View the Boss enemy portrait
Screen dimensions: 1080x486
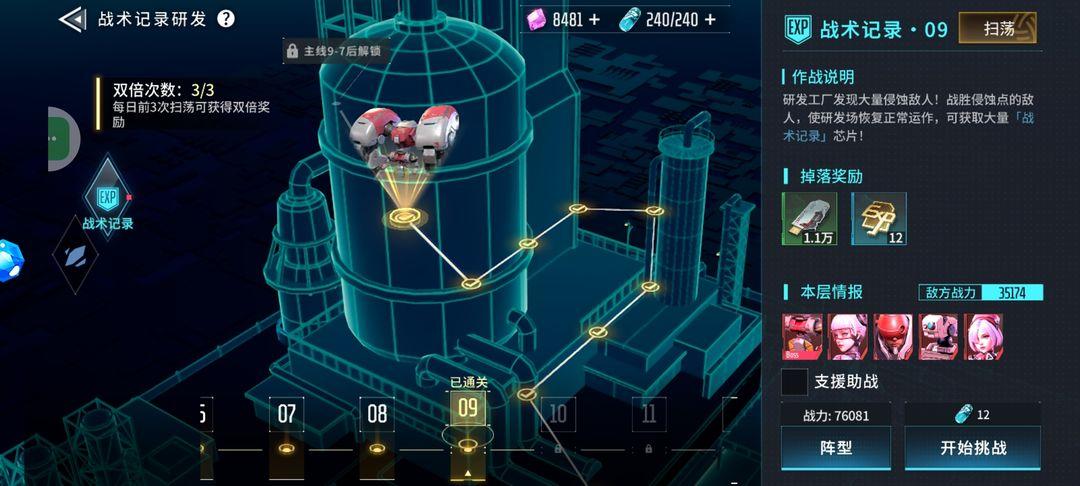802,336
